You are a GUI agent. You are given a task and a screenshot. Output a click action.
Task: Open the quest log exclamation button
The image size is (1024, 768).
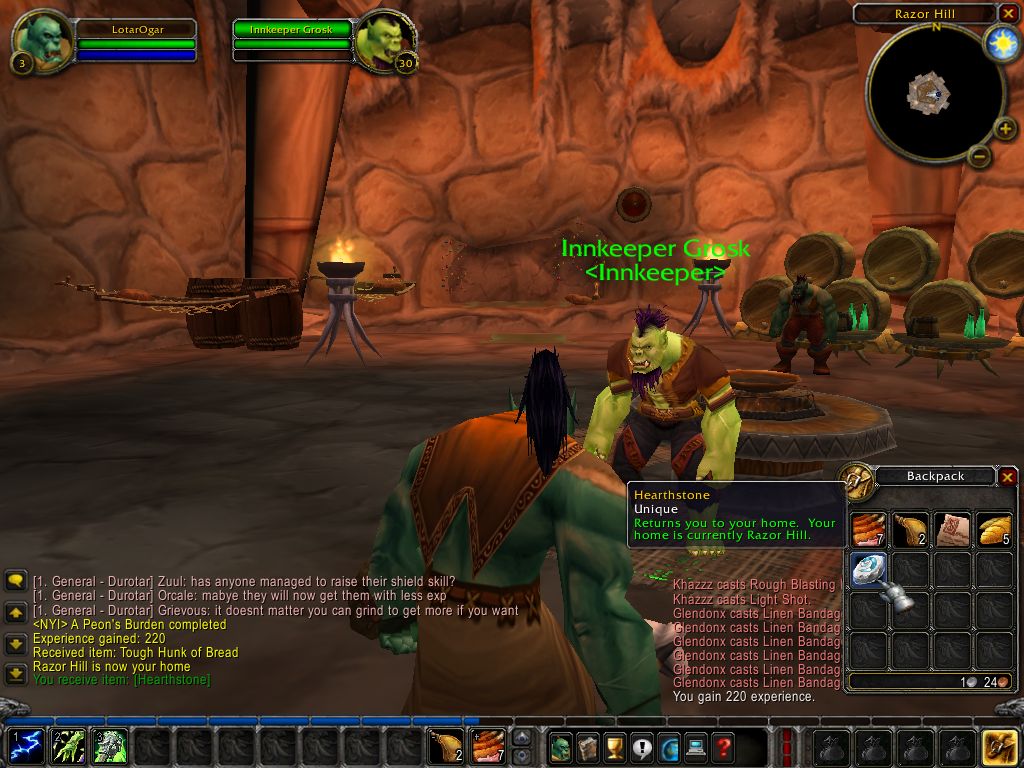tap(642, 747)
